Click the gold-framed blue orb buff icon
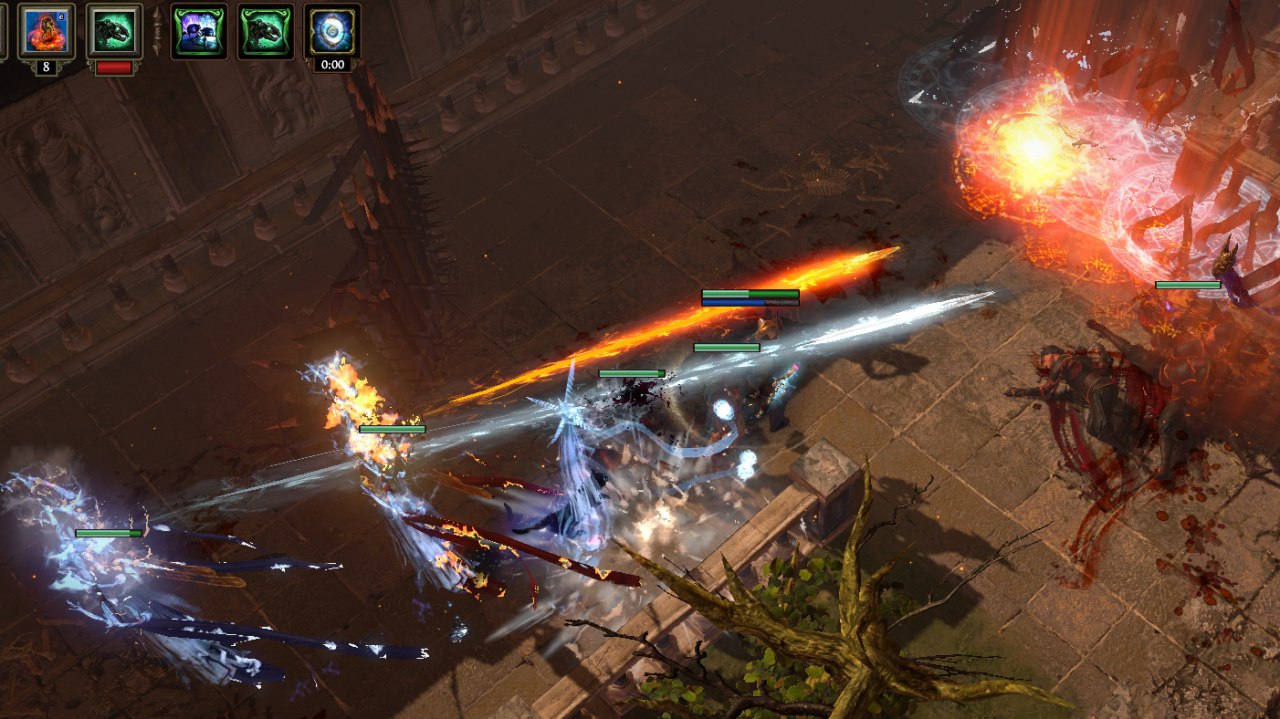1280x719 pixels. [332, 31]
